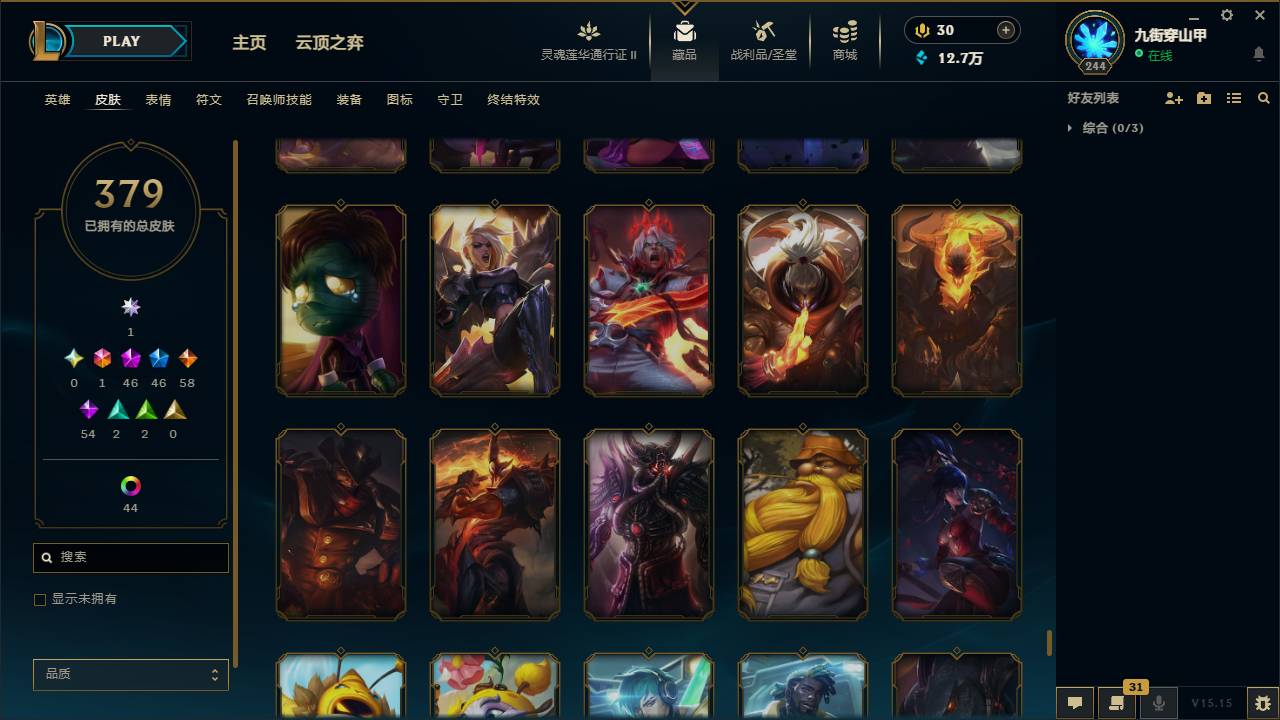1280x720 pixels.
Task: Enable the 显示未拥有 checkbox
Action: (x=40, y=599)
